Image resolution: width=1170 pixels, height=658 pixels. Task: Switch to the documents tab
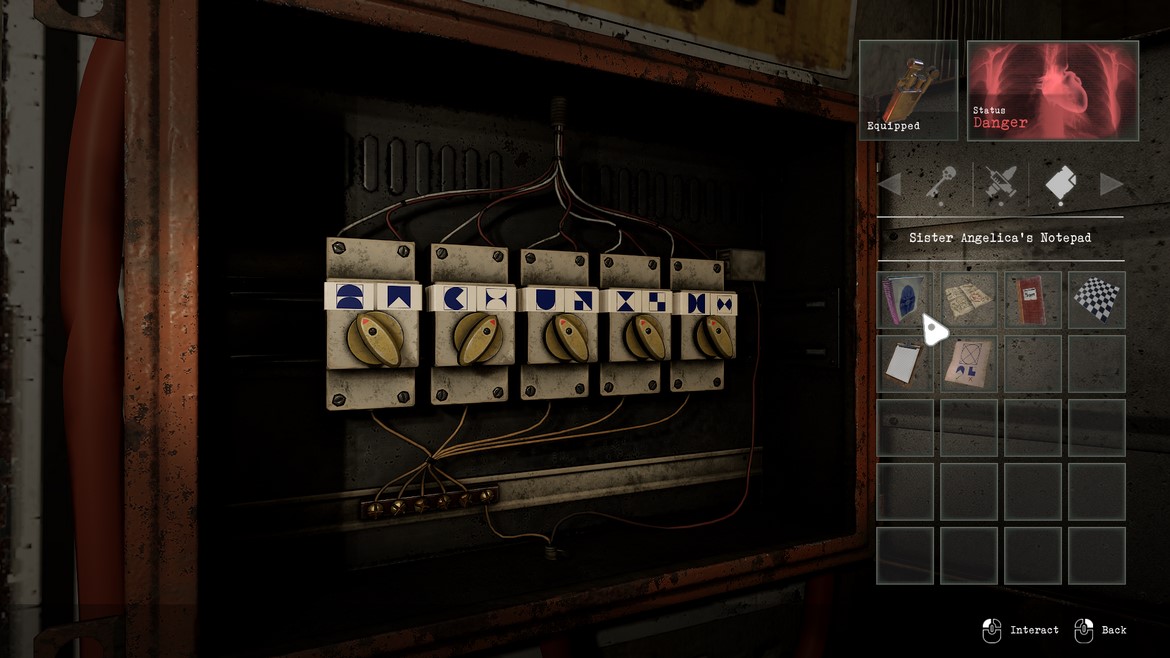[1061, 184]
